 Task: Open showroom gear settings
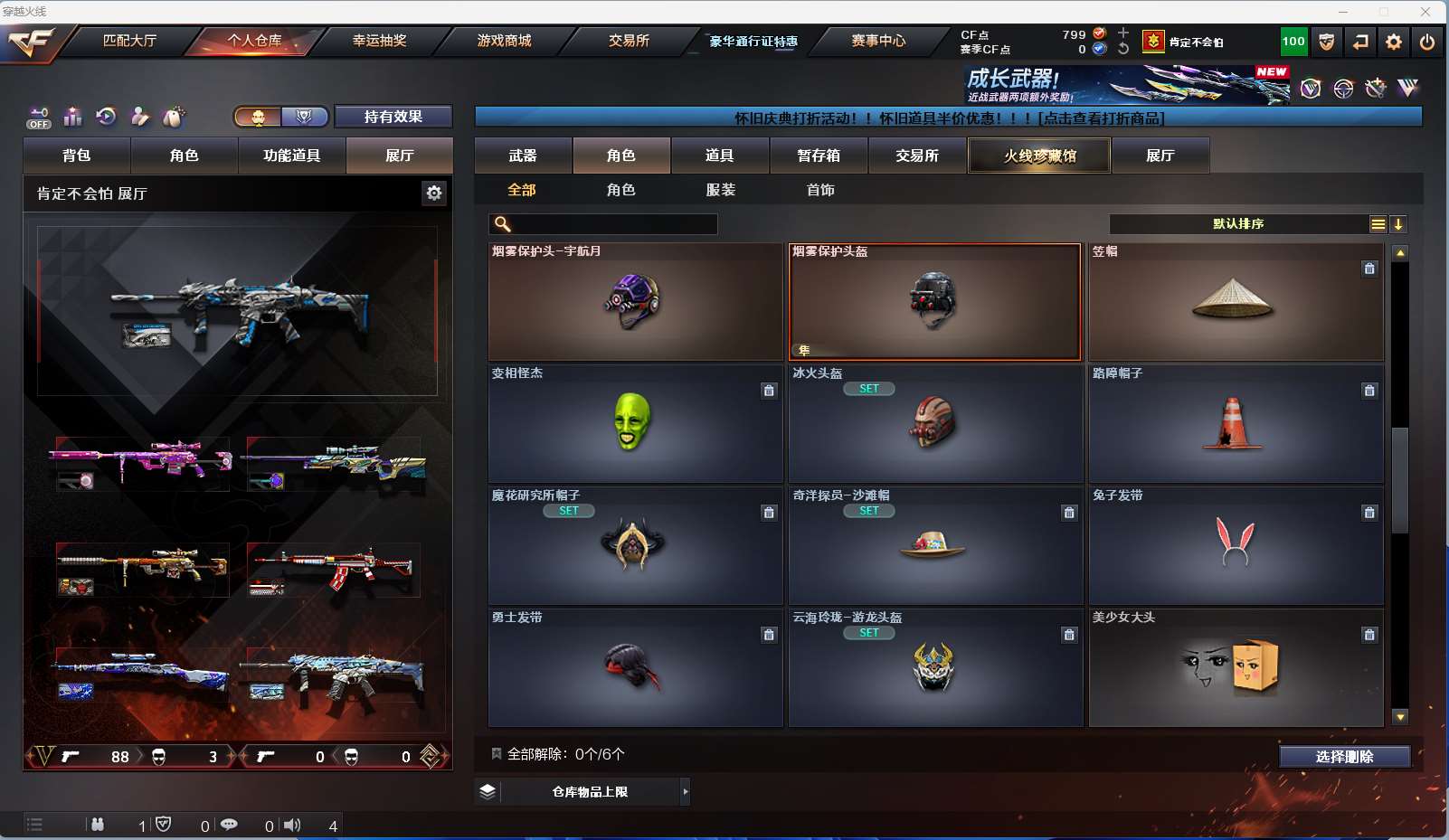(x=434, y=193)
